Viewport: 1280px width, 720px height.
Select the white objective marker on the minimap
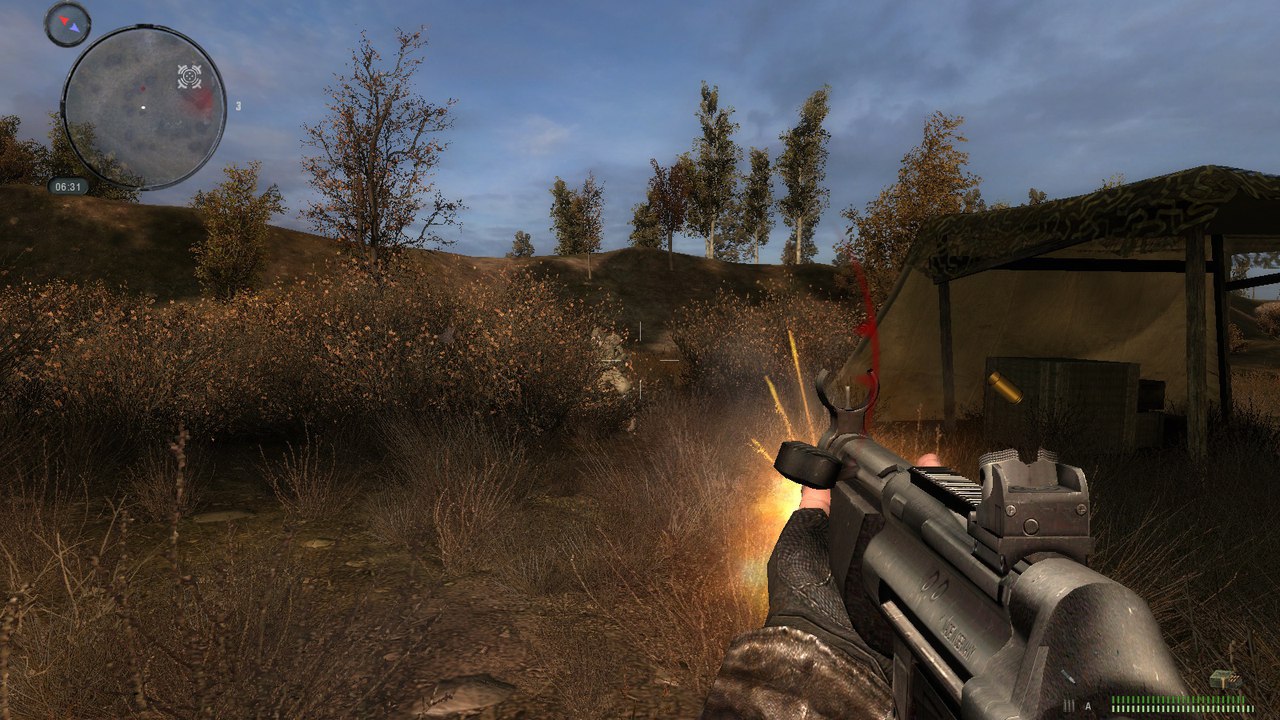189,76
